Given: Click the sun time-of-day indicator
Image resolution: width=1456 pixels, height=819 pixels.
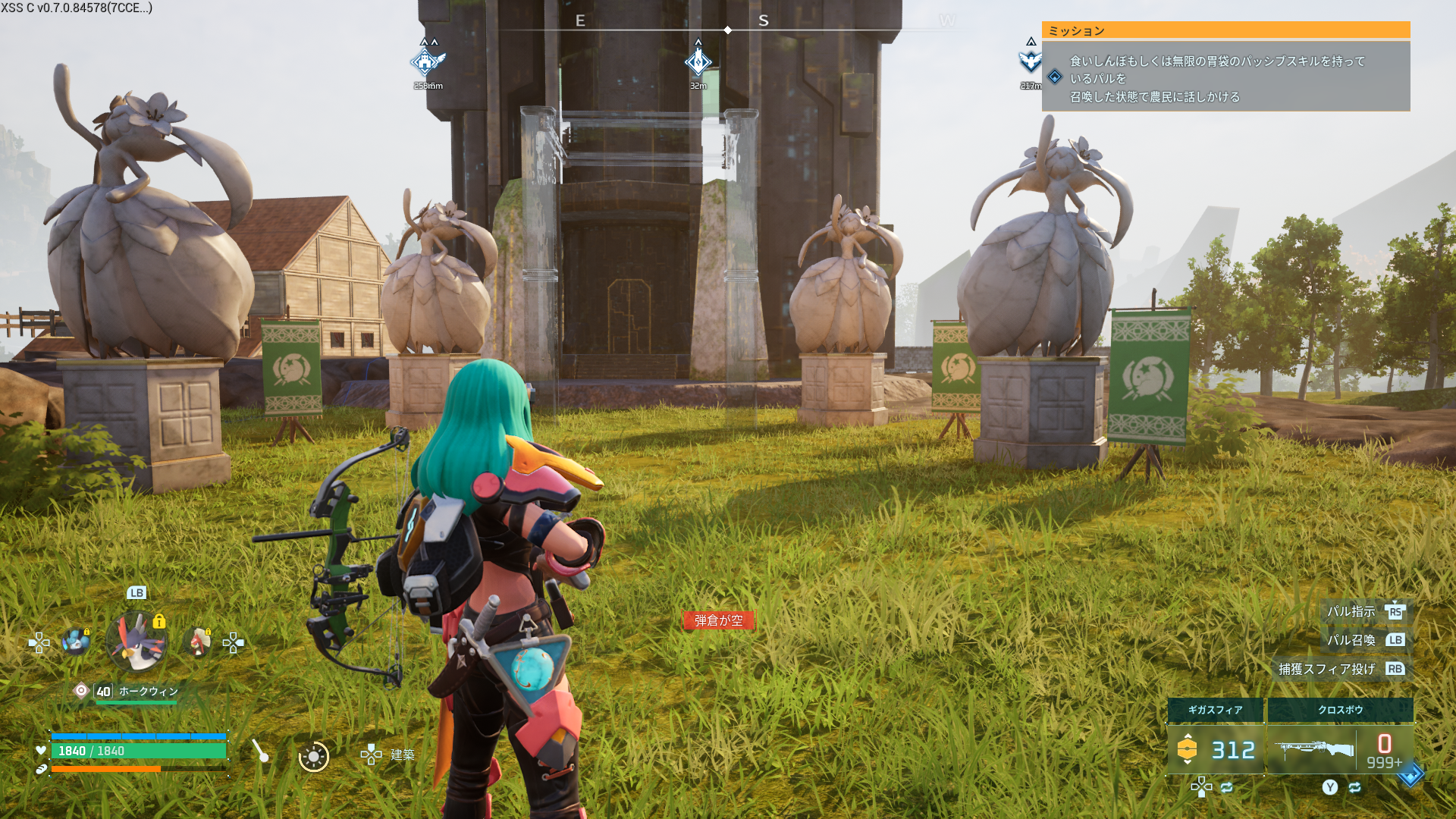Looking at the screenshot, I should tap(313, 756).
